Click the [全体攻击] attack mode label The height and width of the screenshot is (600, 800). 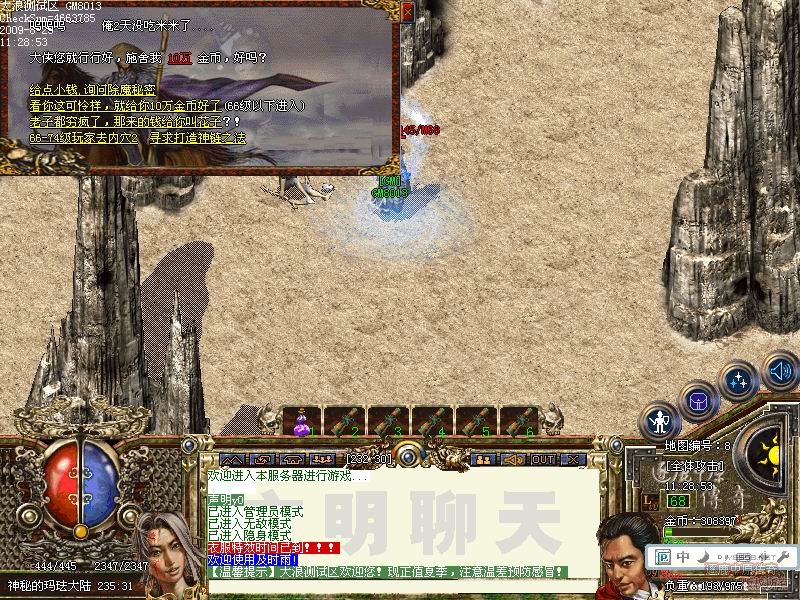click(x=693, y=466)
